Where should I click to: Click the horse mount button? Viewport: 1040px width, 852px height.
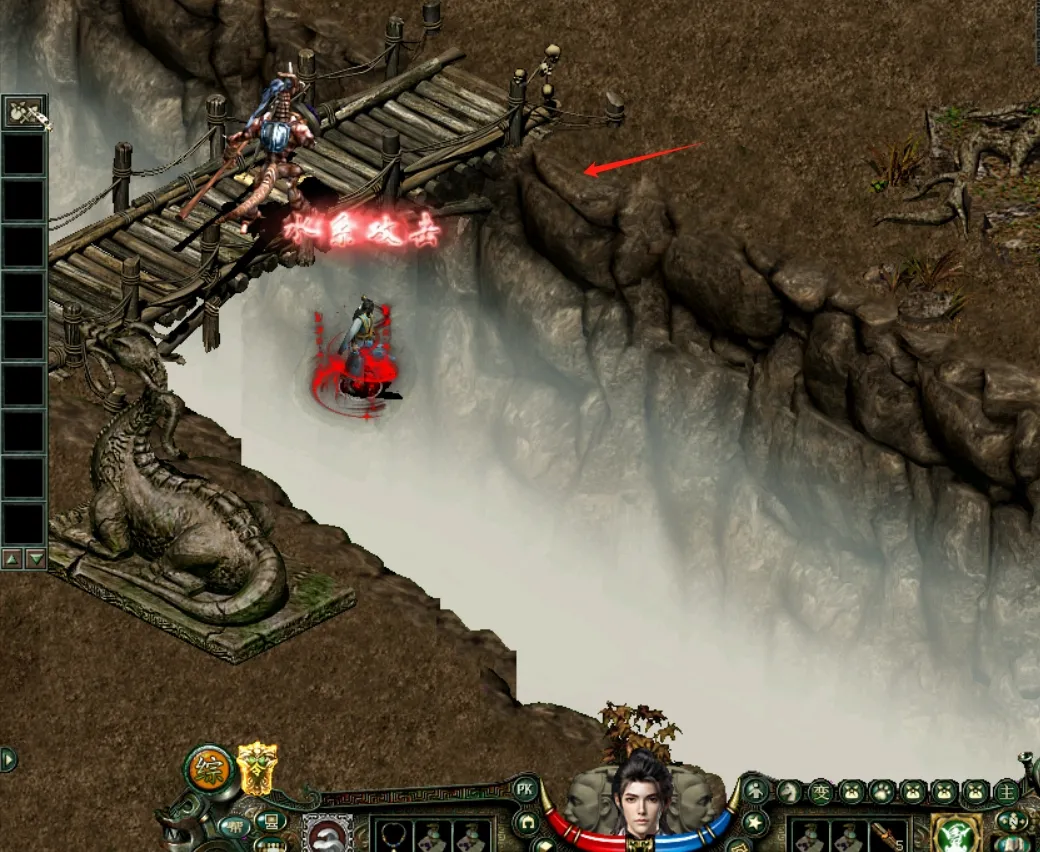(790, 792)
